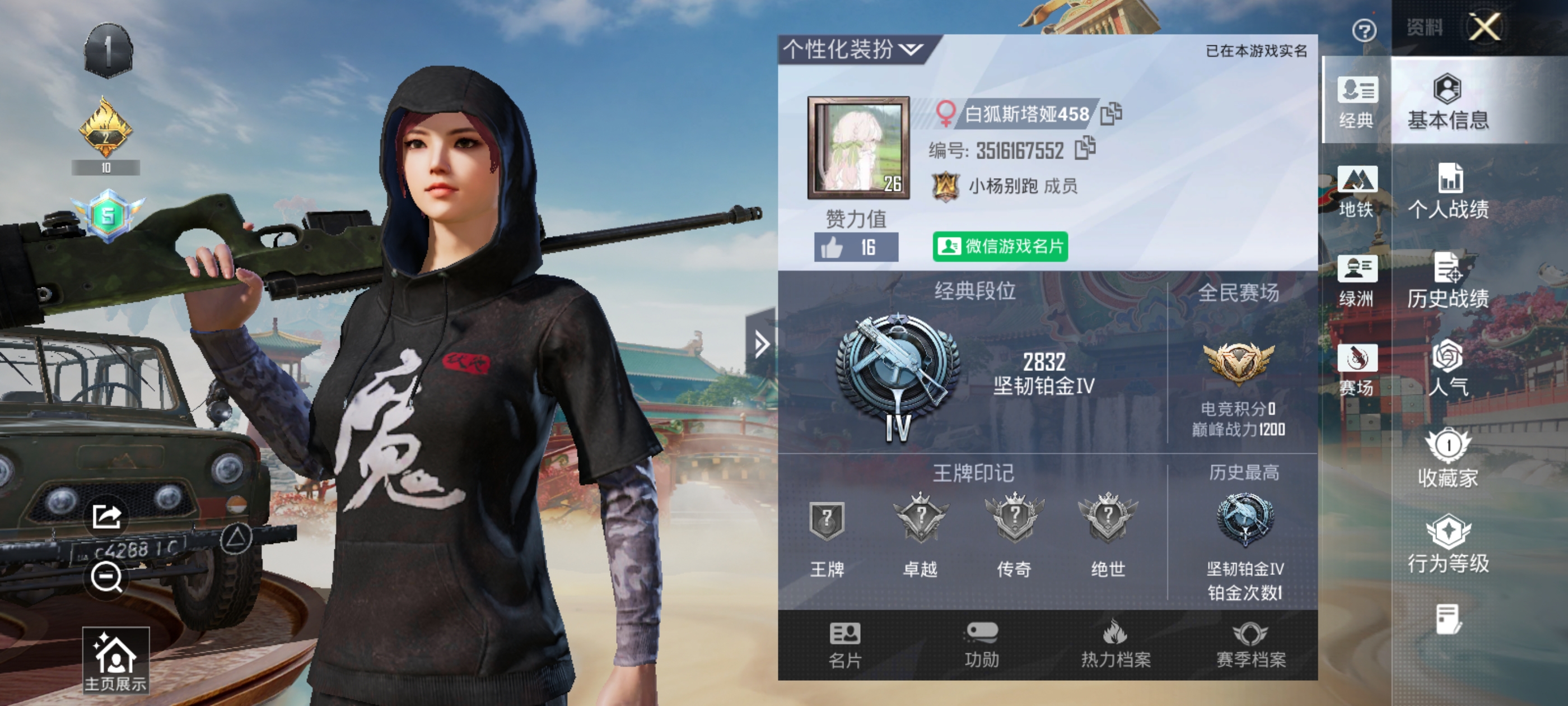Open 个人战绩 in the side menu

coord(1448,191)
